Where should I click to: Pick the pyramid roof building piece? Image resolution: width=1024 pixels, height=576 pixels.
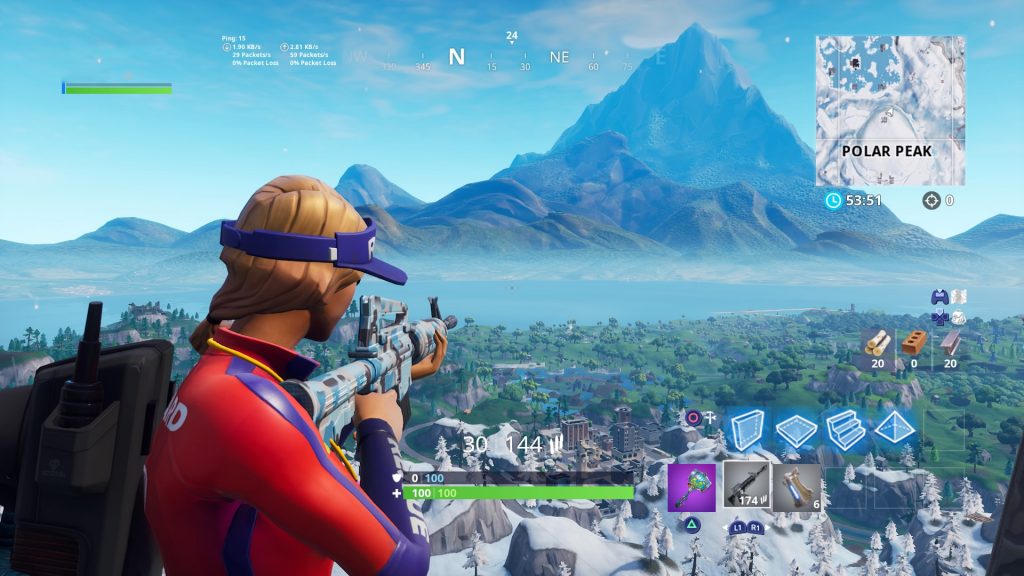pyautogui.click(x=896, y=430)
